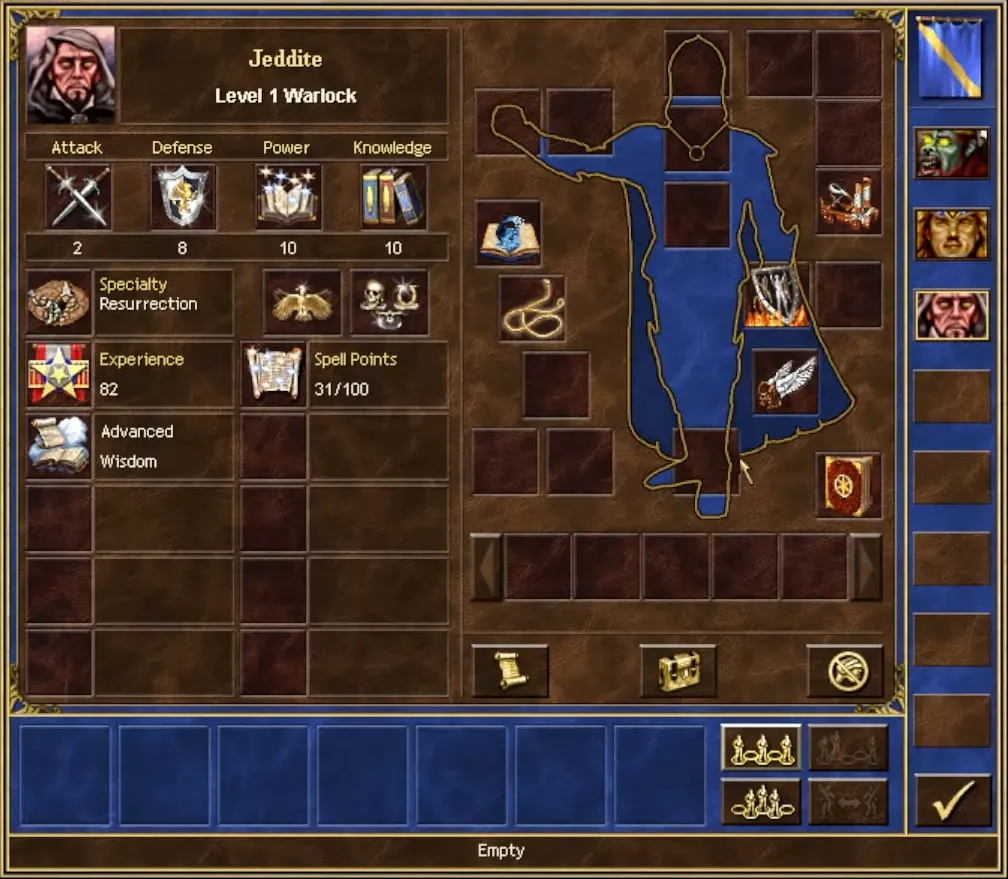The height and width of the screenshot is (879, 1008).
Task: Select the flaming shield artifact
Action: pos(776,295)
